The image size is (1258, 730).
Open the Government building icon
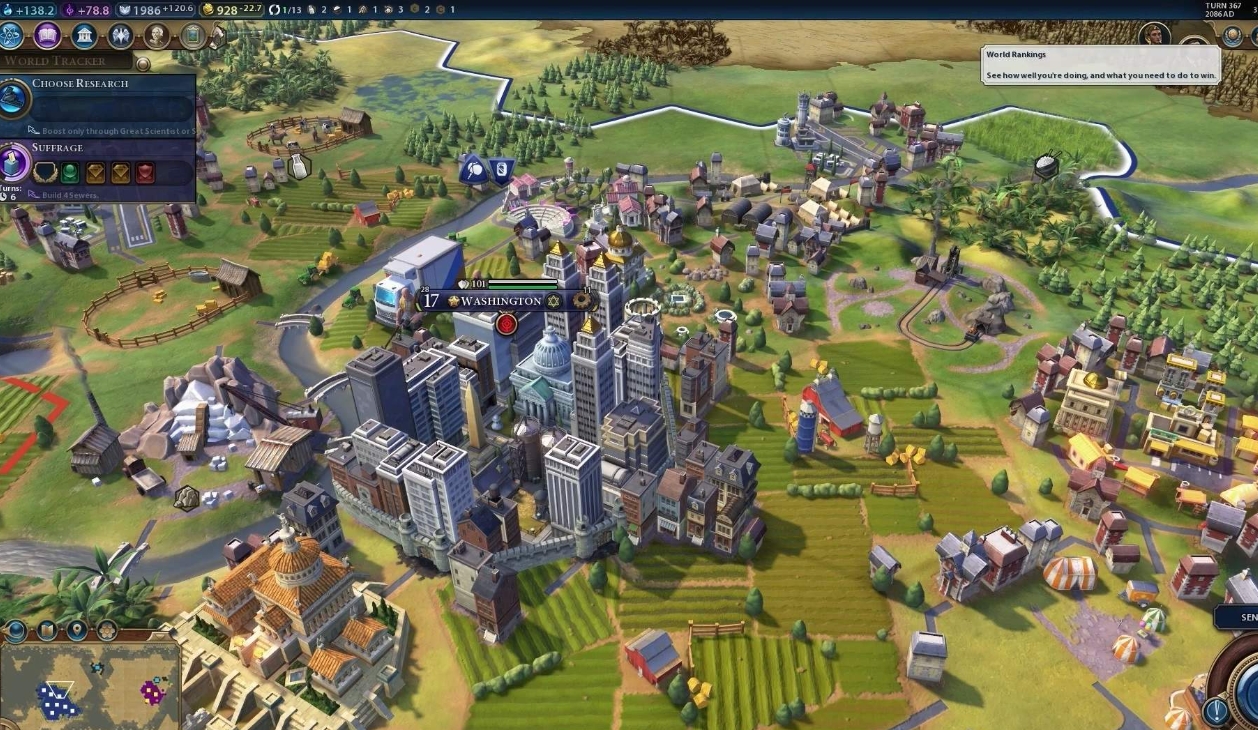tap(84, 36)
